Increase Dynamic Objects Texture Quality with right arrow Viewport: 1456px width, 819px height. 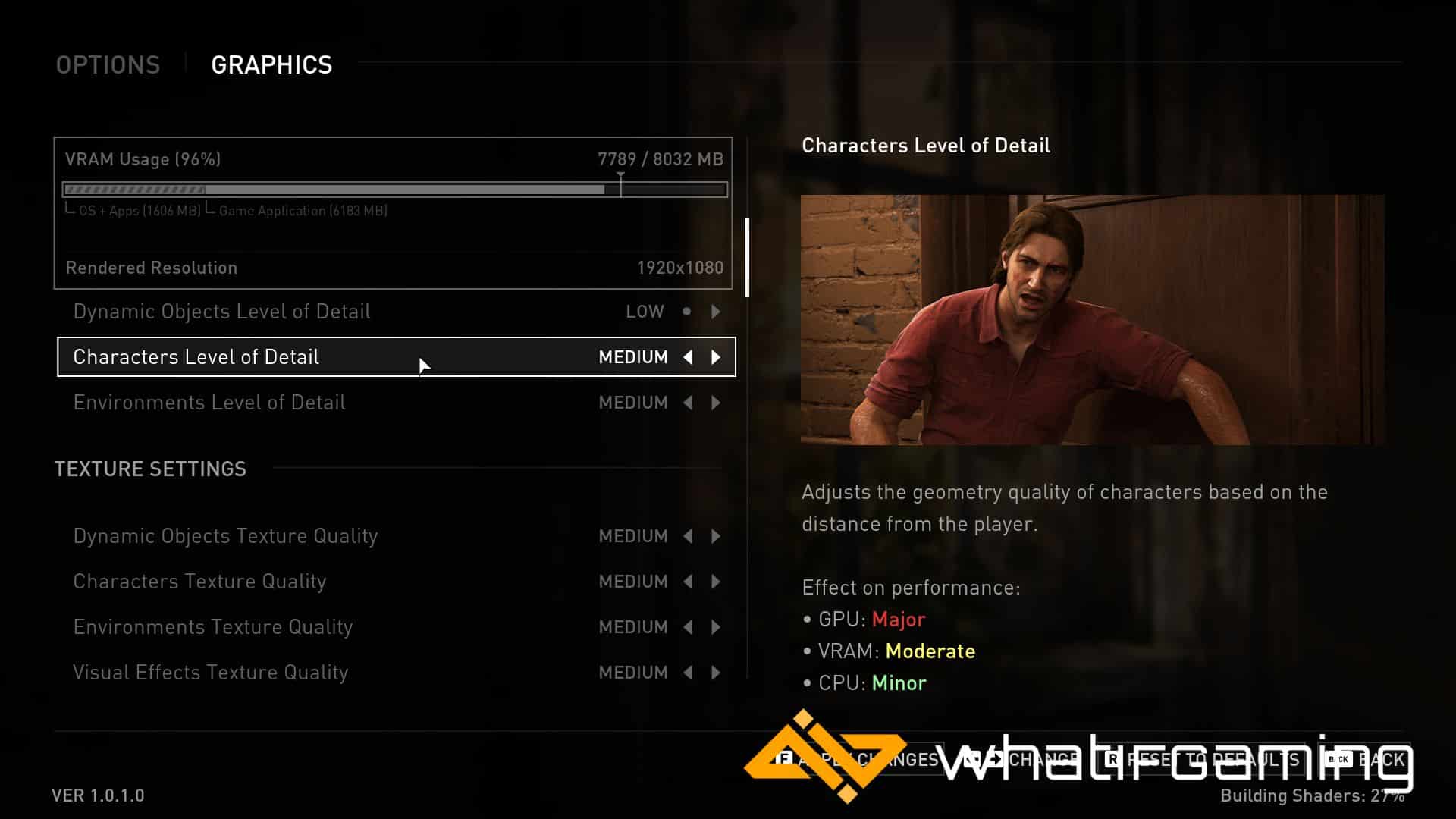716,536
